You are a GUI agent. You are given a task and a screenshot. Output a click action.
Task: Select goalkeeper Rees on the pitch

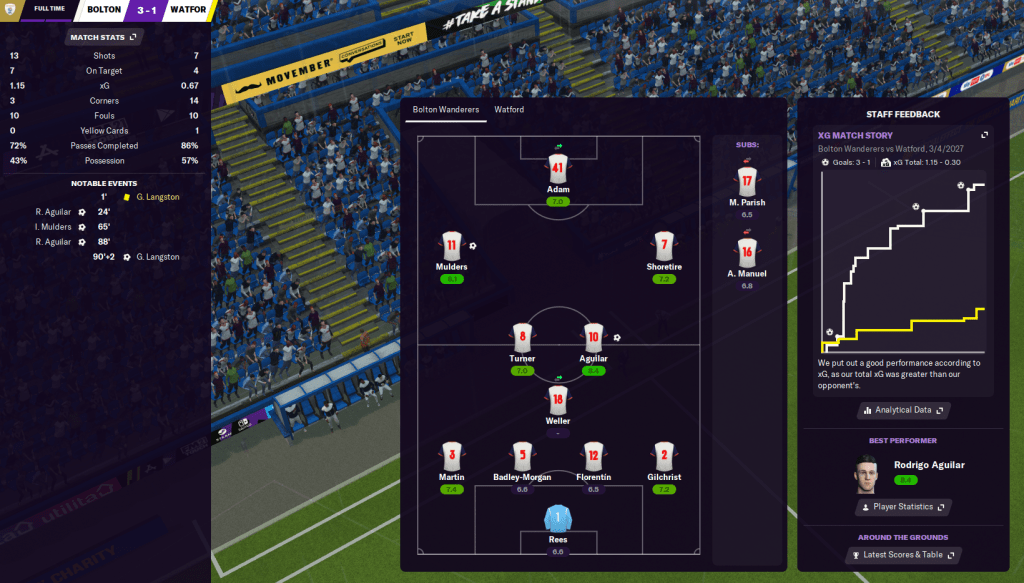coord(557,519)
